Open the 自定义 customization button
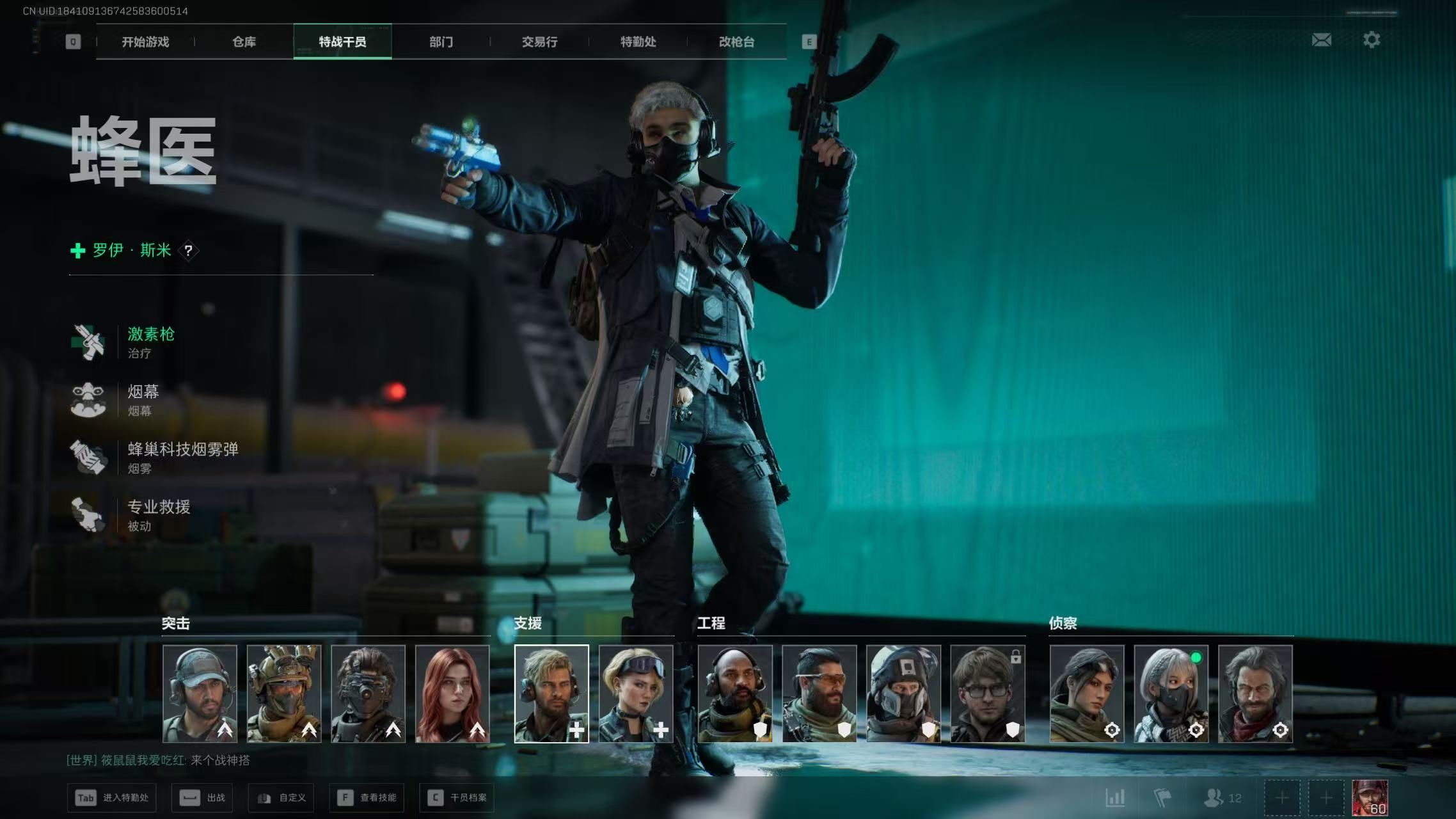1456x819 pixels. point(281,798)
